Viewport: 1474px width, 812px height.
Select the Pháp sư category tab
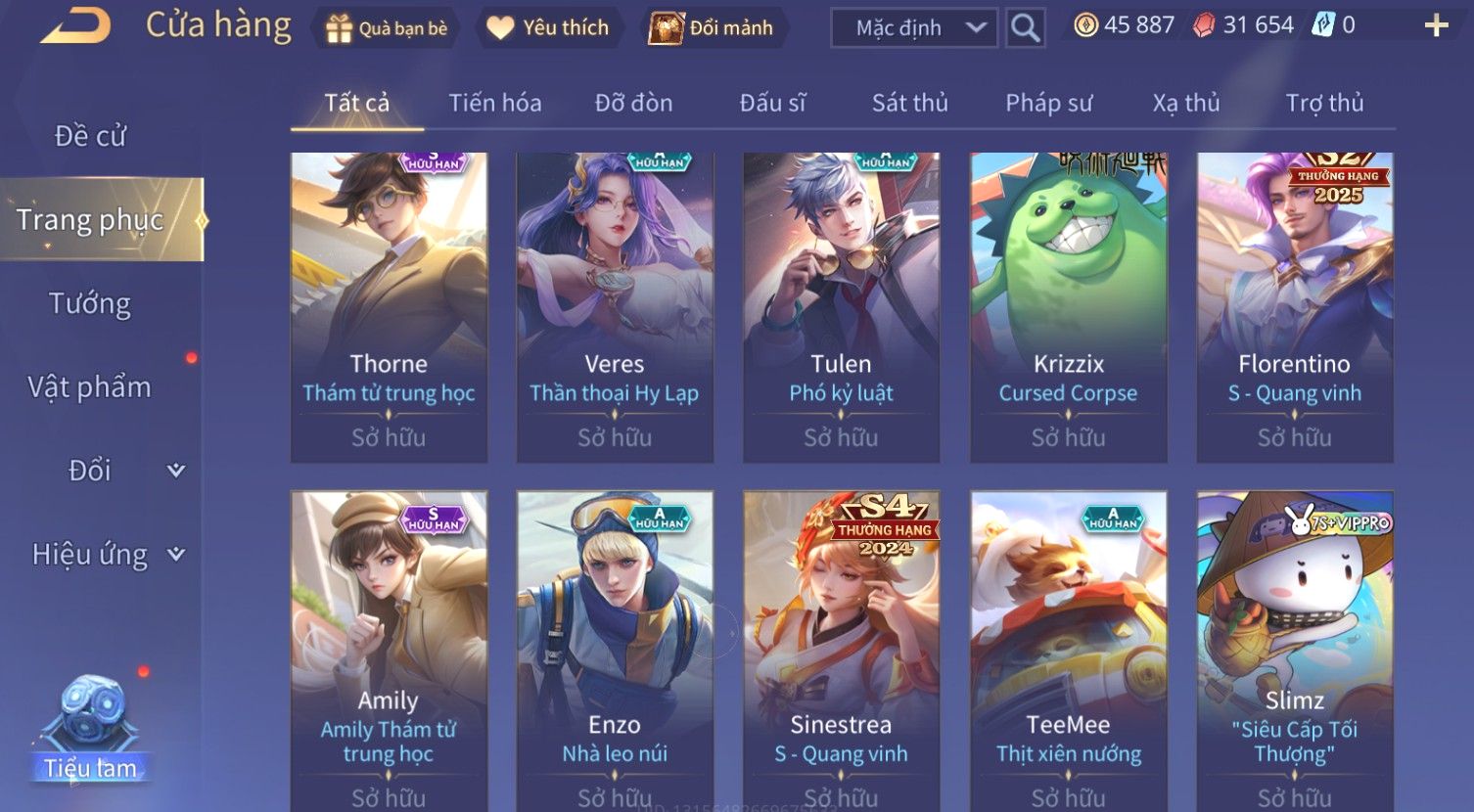(x=1048, y=103)
